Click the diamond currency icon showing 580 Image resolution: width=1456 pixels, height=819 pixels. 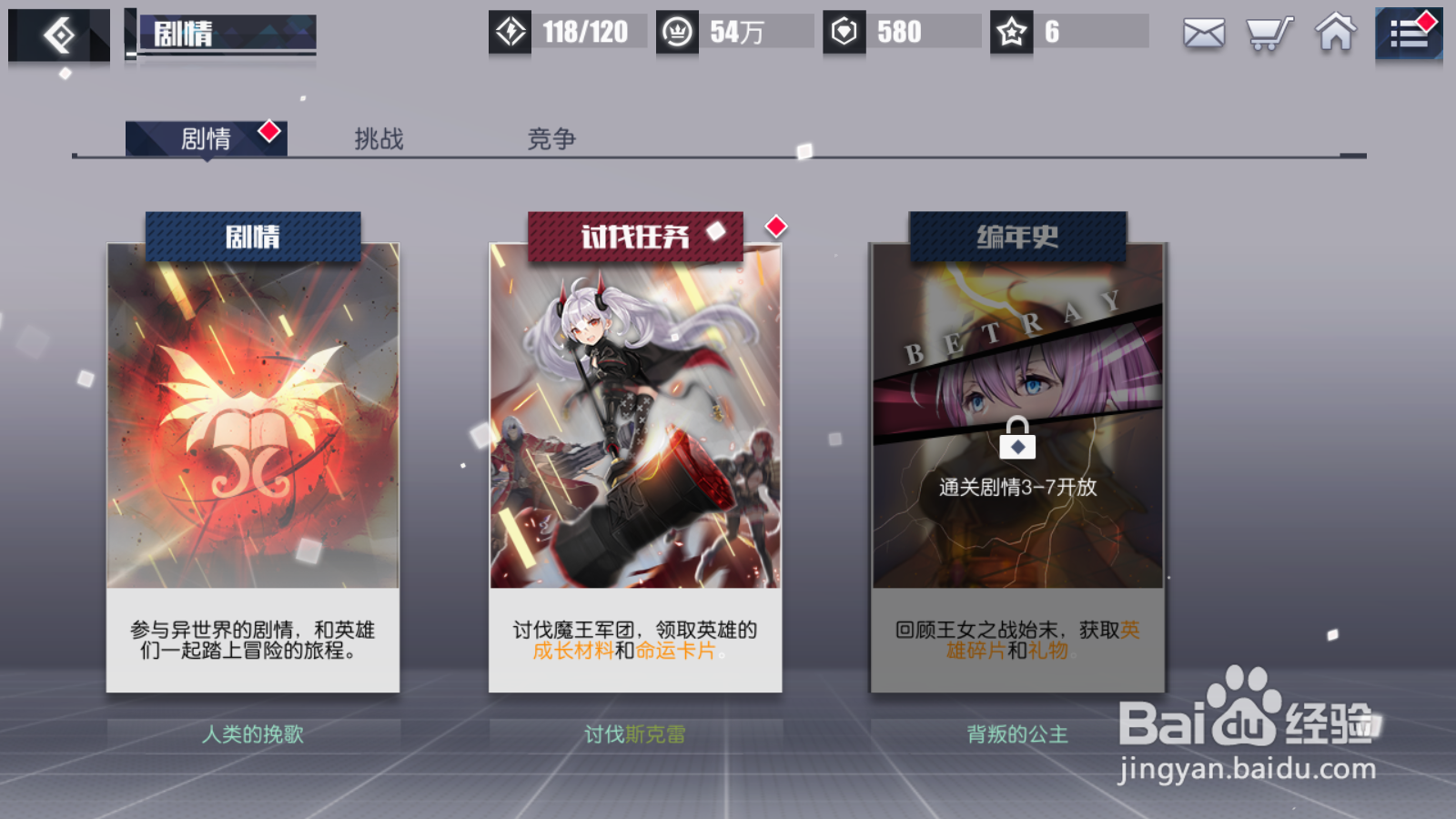coord(846,31)
